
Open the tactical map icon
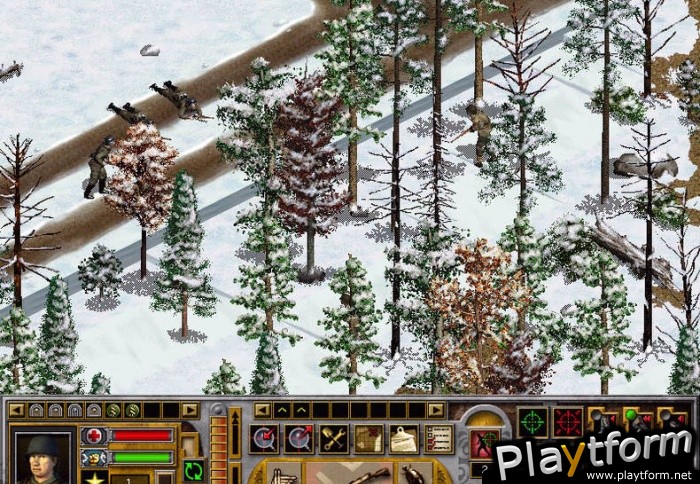click(x=368, y=438)
